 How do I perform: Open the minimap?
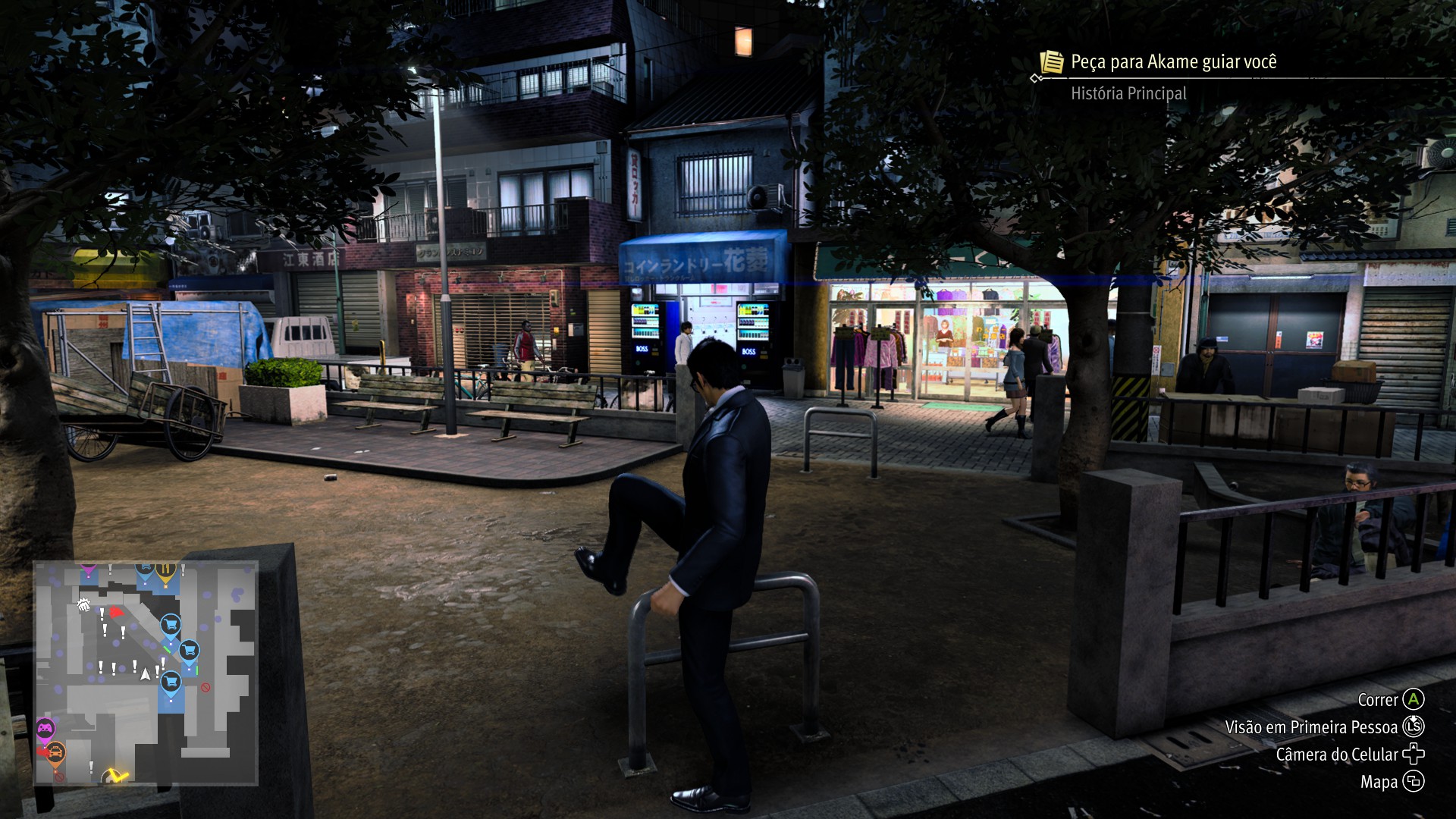pos(146,673)
